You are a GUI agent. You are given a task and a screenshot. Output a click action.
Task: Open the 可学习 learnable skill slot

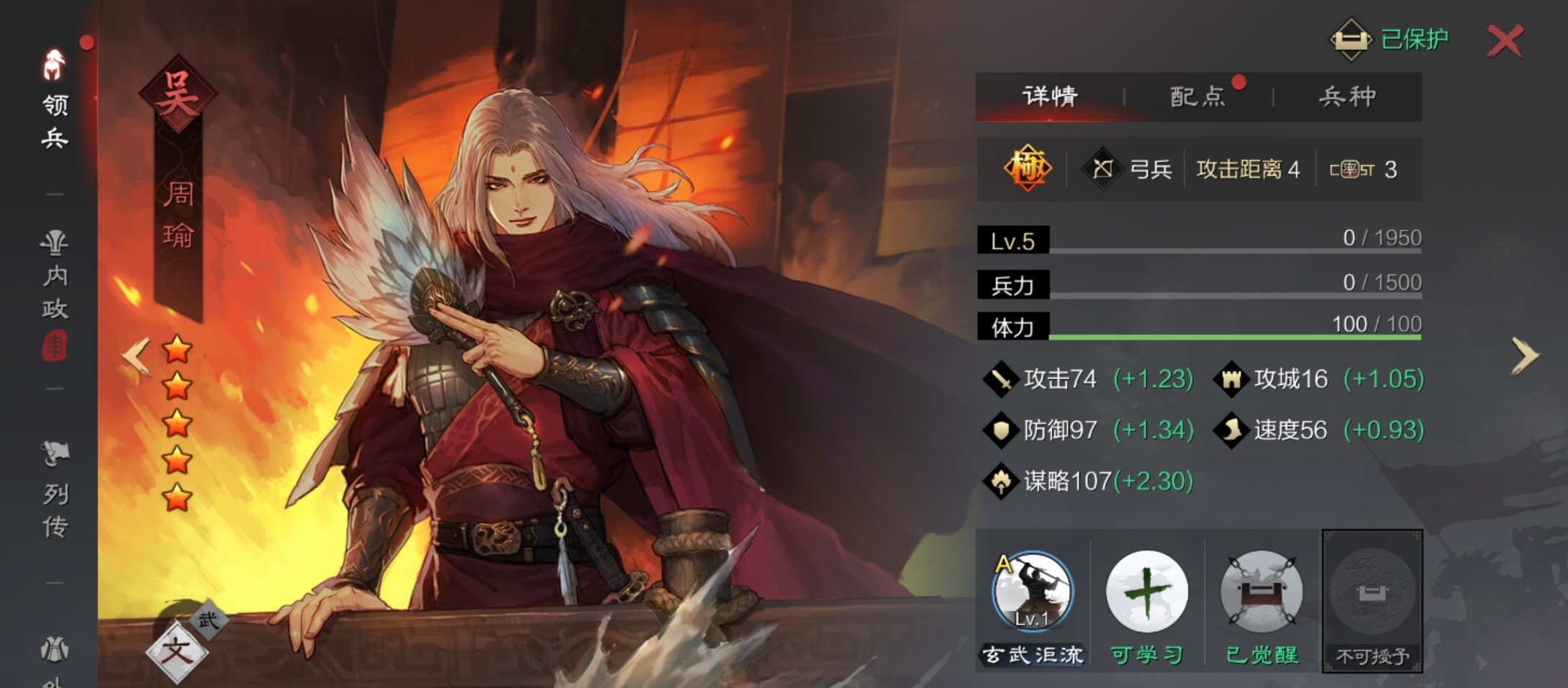coord(1146,592)
